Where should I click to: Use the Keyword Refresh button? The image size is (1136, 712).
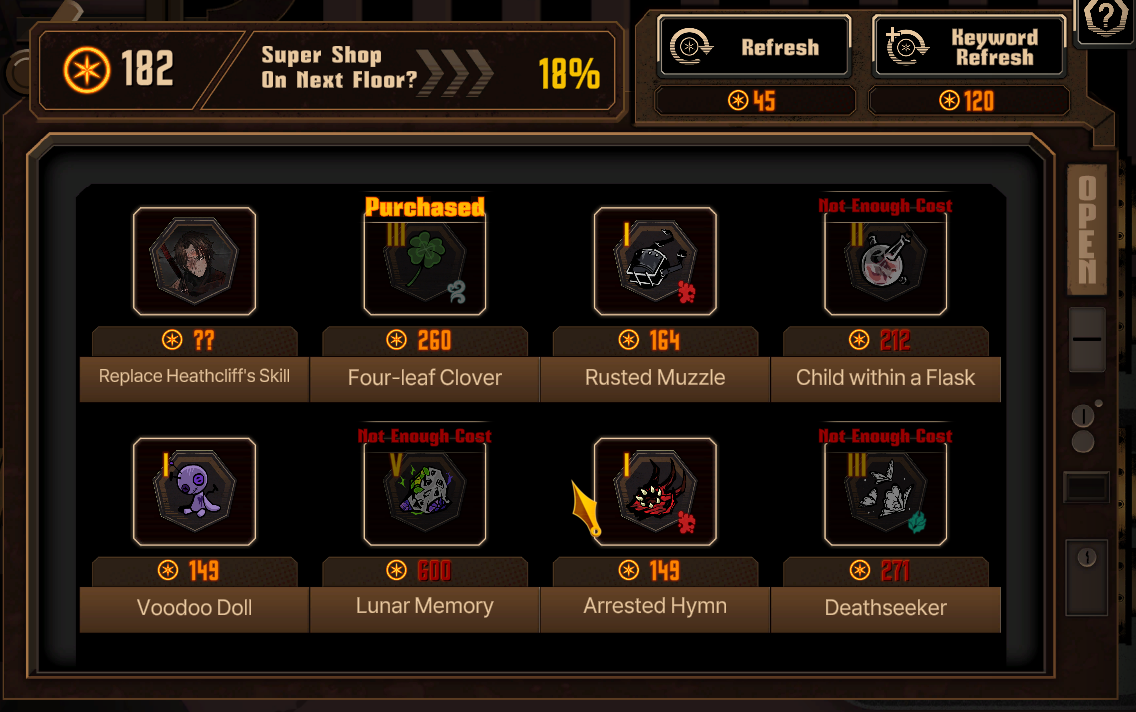tap(968, 47)
